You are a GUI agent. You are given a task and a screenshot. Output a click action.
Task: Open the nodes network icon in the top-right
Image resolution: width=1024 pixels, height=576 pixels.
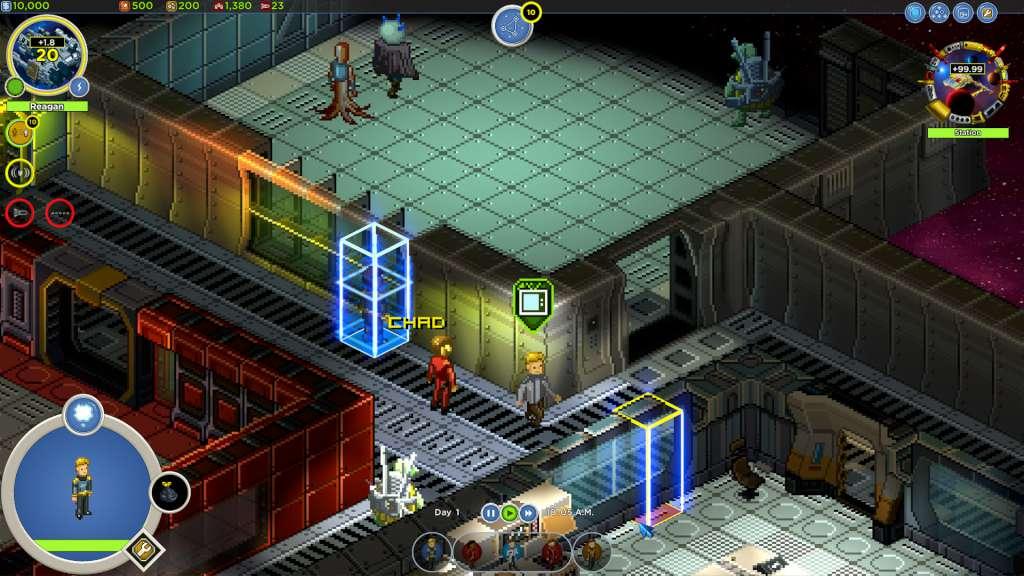(939, 13)
